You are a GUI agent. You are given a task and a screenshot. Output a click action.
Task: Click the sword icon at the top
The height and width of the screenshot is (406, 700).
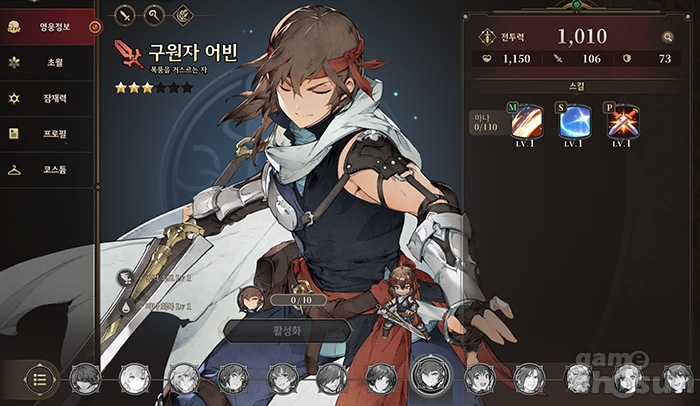(x=125, y=15)
